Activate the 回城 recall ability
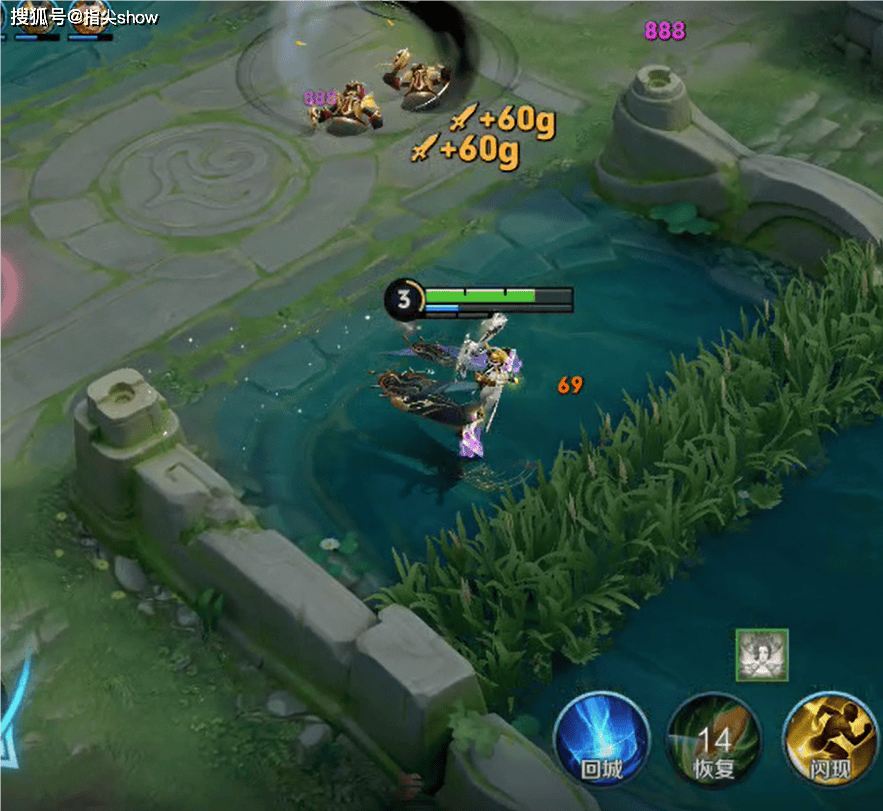Screen dimensions: 883x811 click(602, 740)
